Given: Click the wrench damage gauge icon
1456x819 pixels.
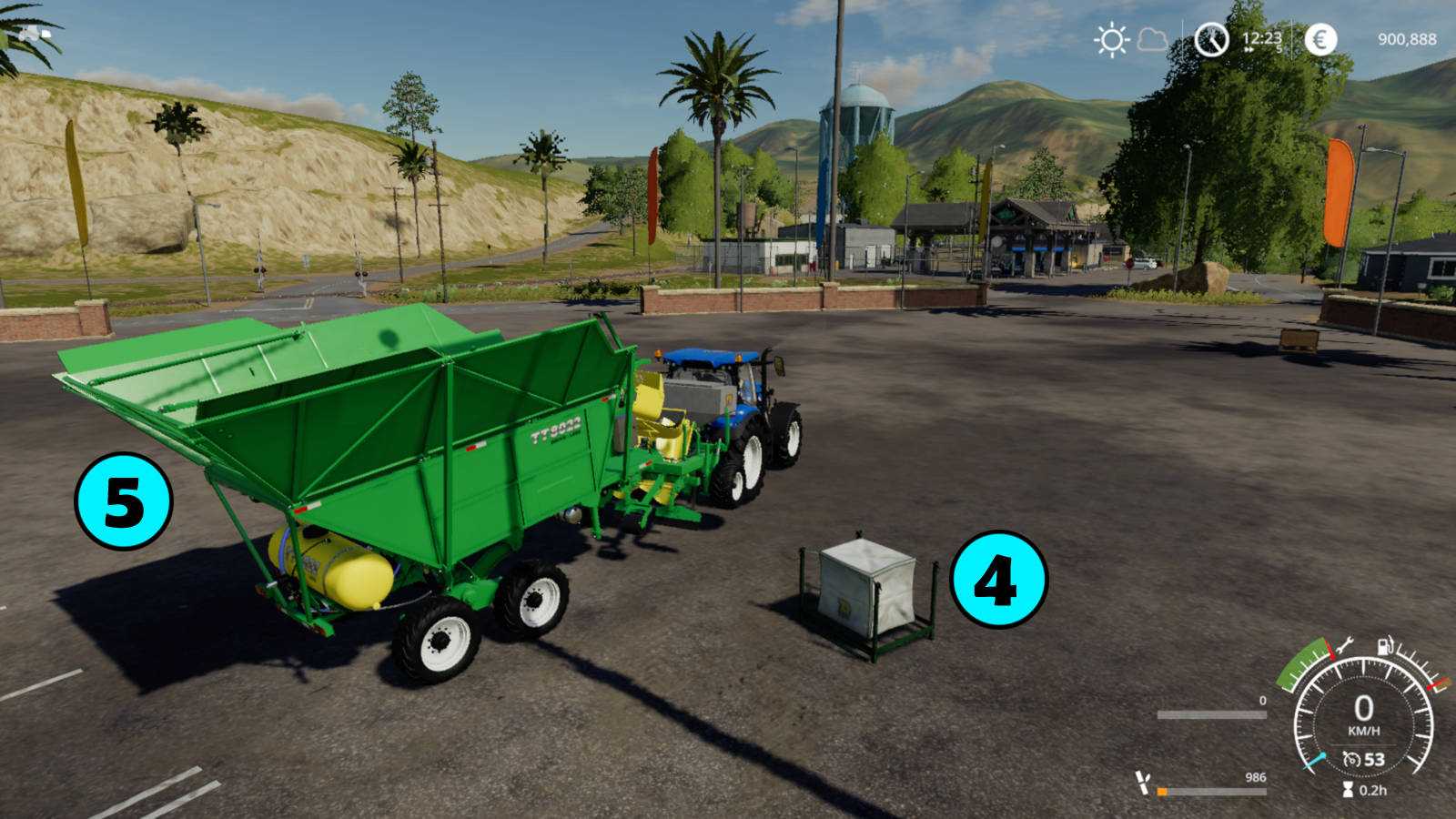Looking at the screenshot, I should tap(1344, 646).
